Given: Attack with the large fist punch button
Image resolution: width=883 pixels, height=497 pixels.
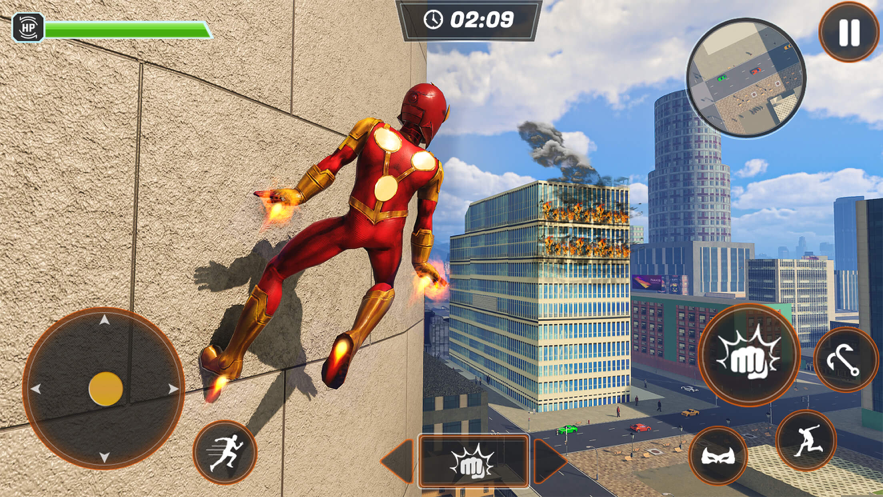Looking at the screenshot, I should click(748, 355).
